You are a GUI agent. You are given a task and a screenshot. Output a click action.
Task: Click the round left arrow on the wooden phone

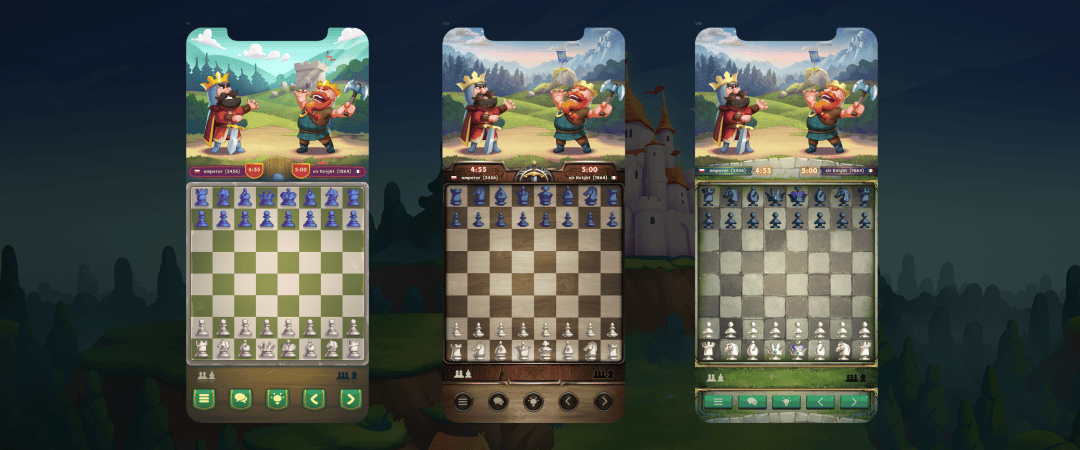coord(568,402)
